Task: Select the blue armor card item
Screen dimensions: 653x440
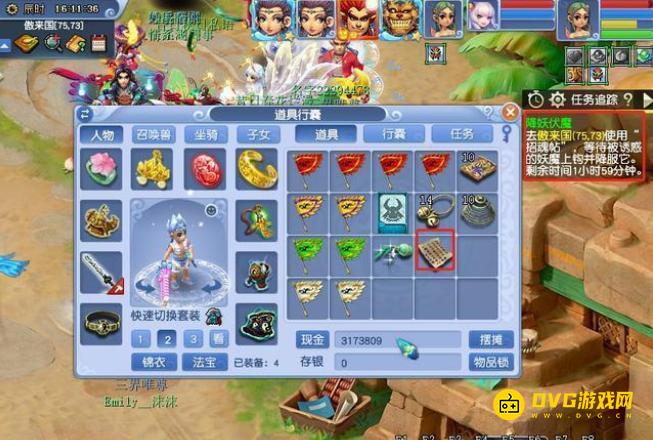Action: tap(394, 210)
